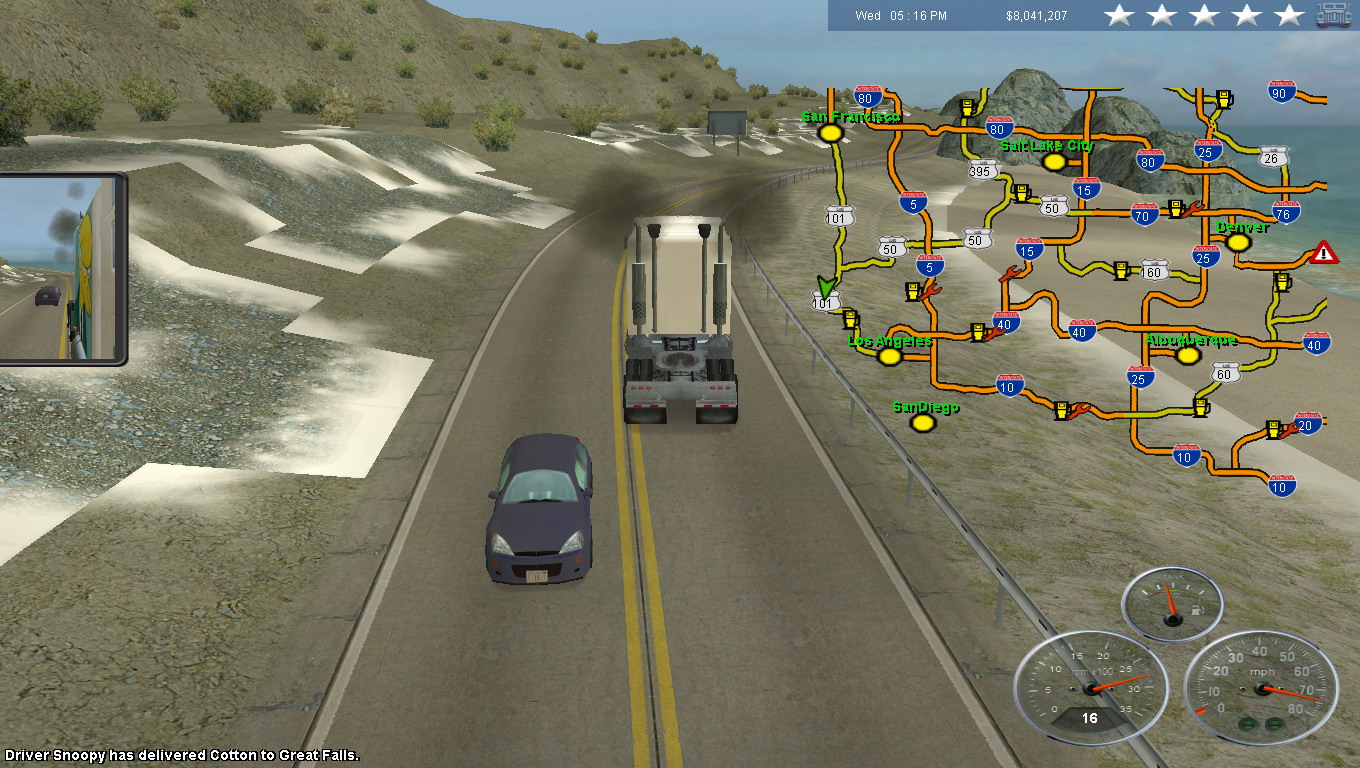The image size is (1360, 768).
Task: Select the Salt Lake City map marker
Action: [x=1048, y=162]
